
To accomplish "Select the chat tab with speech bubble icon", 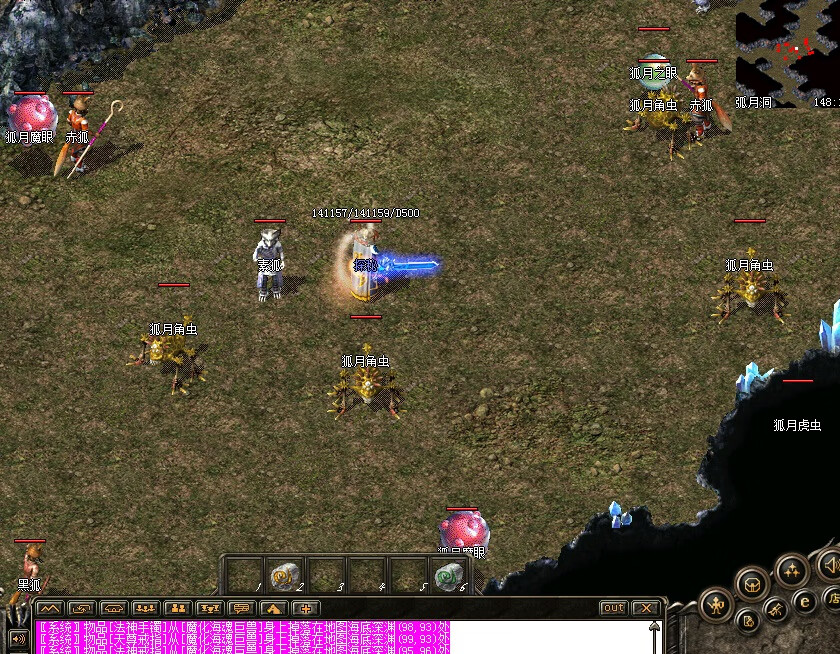I will coord(241,608).
